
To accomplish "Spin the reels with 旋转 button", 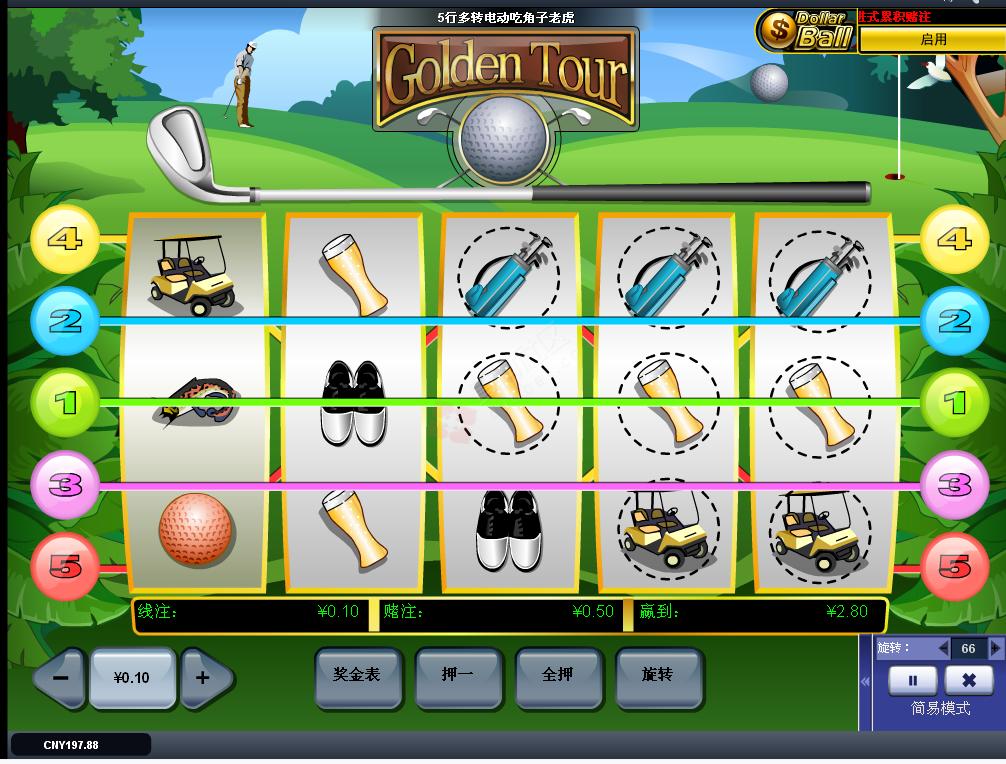I will 657,676.
